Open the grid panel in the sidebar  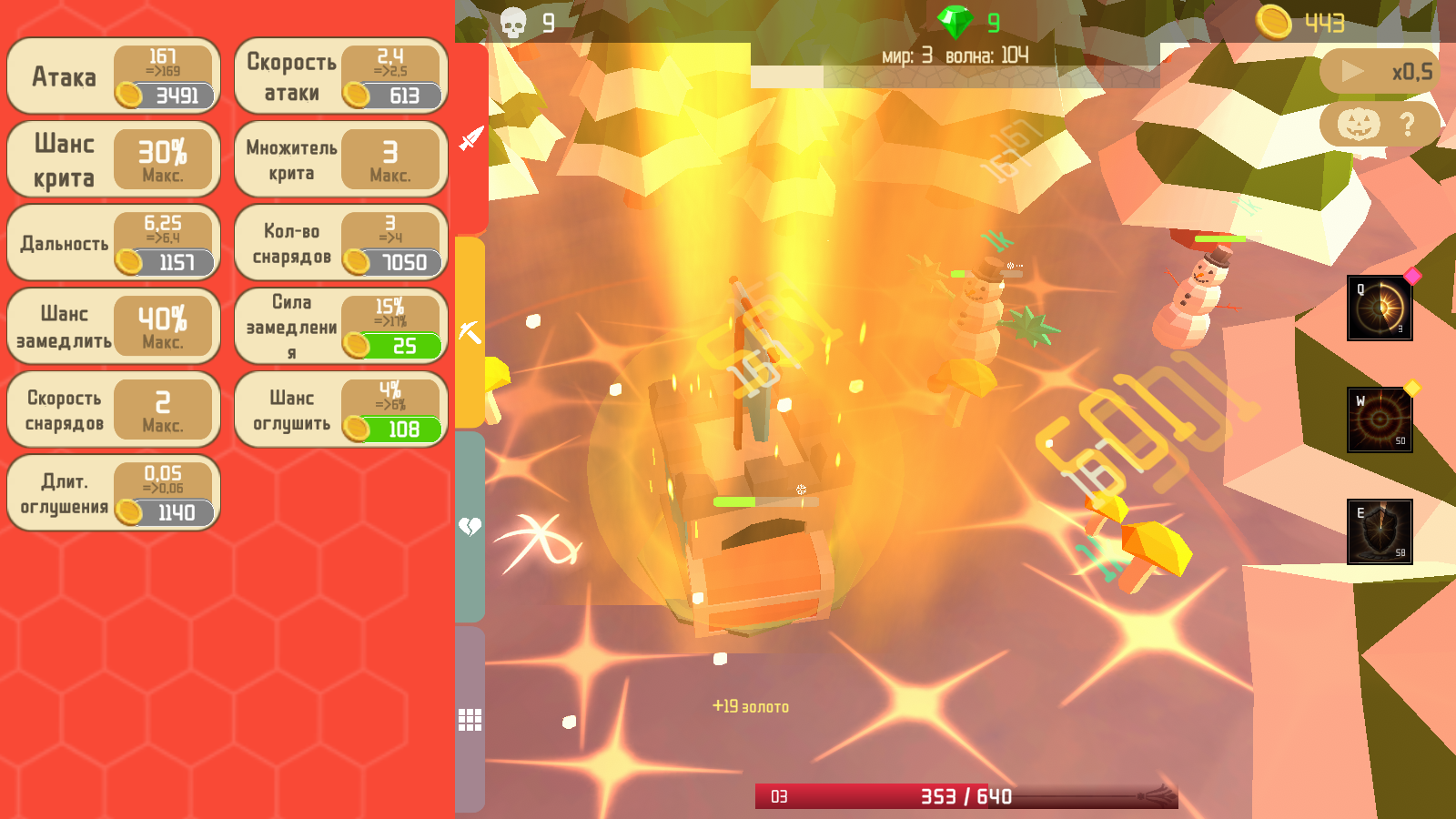(469, 719)
